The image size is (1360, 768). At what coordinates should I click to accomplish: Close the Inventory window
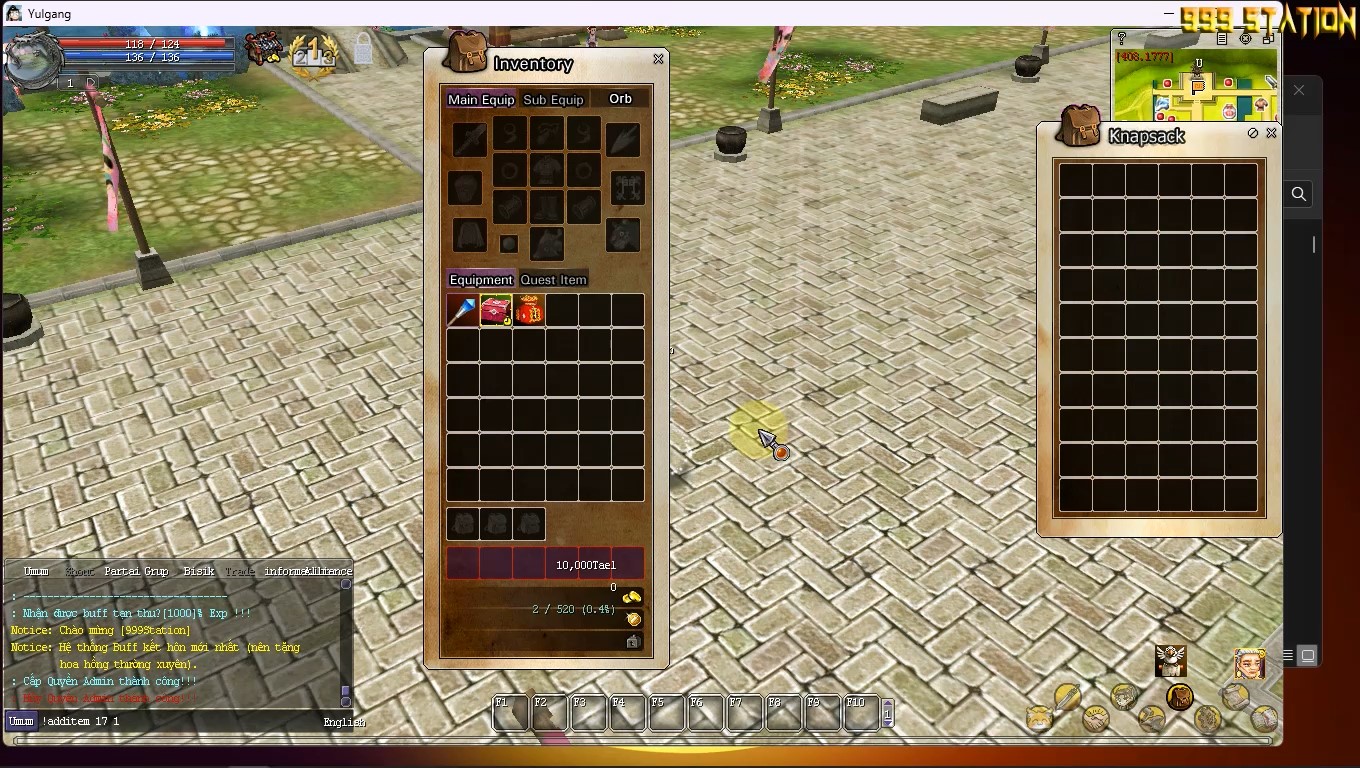click(658, 60)
